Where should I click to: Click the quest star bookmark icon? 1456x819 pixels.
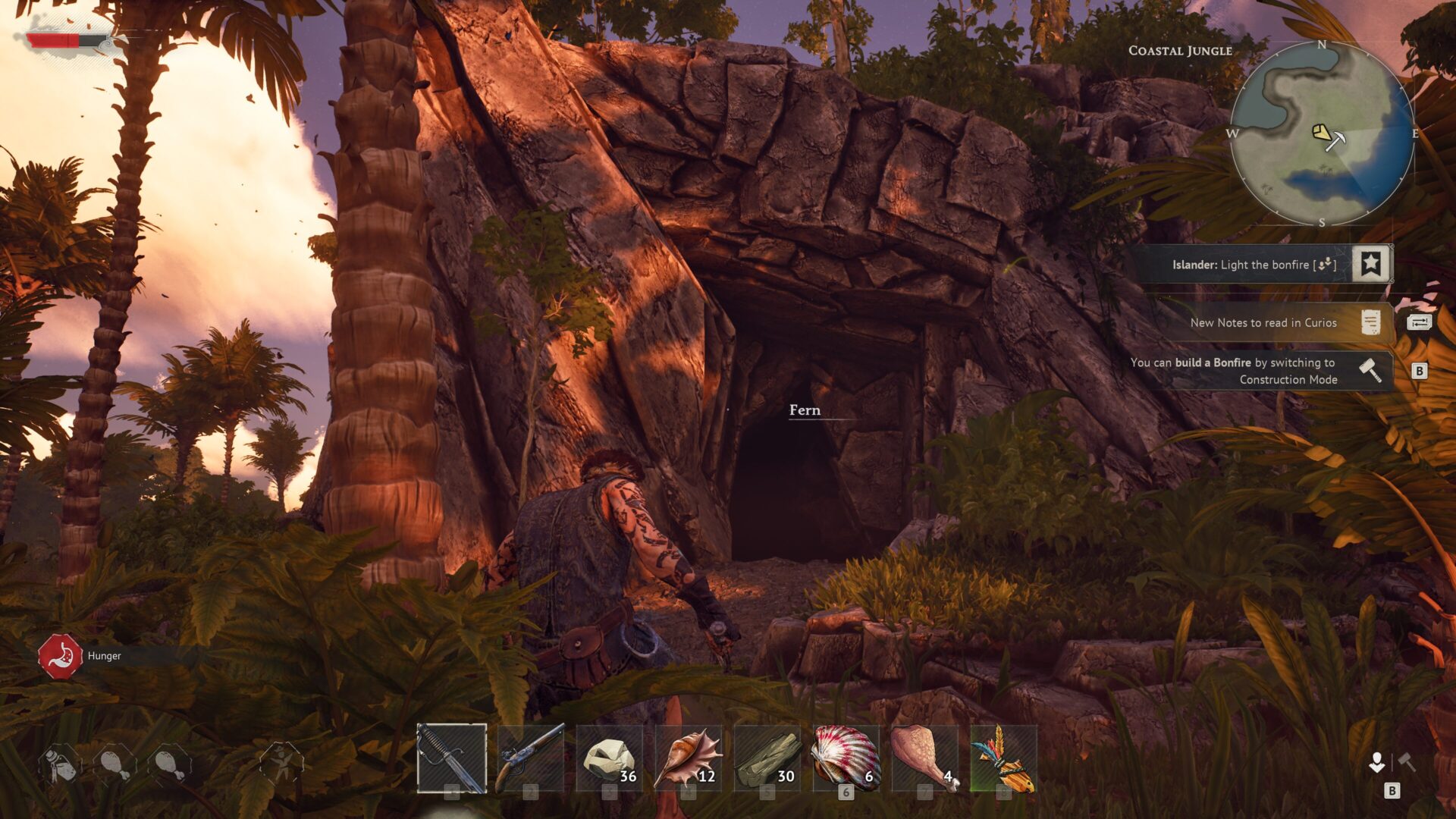(x=1370, y=264)
